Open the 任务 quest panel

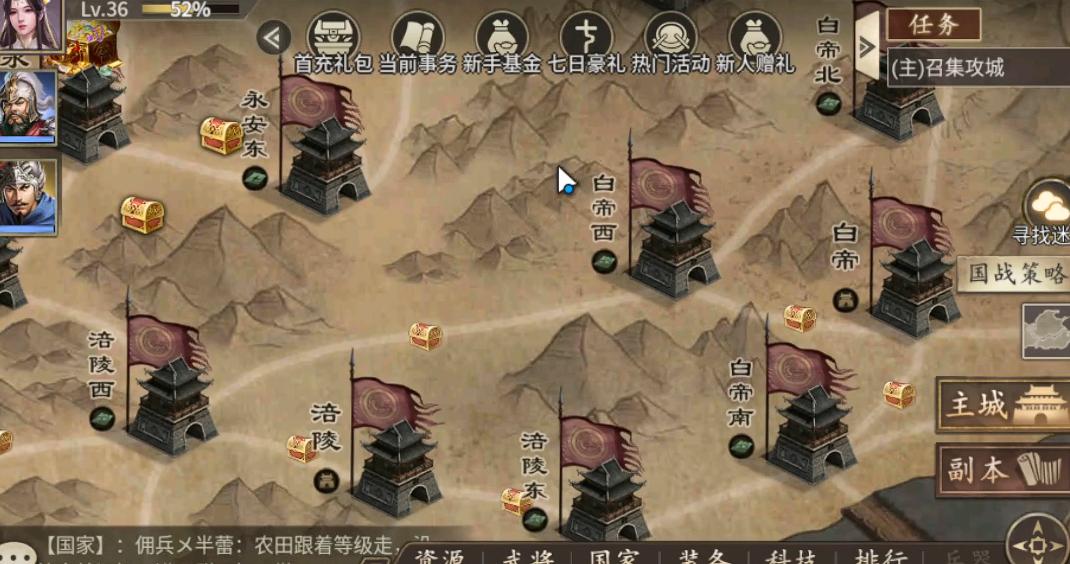pos(932,24)
